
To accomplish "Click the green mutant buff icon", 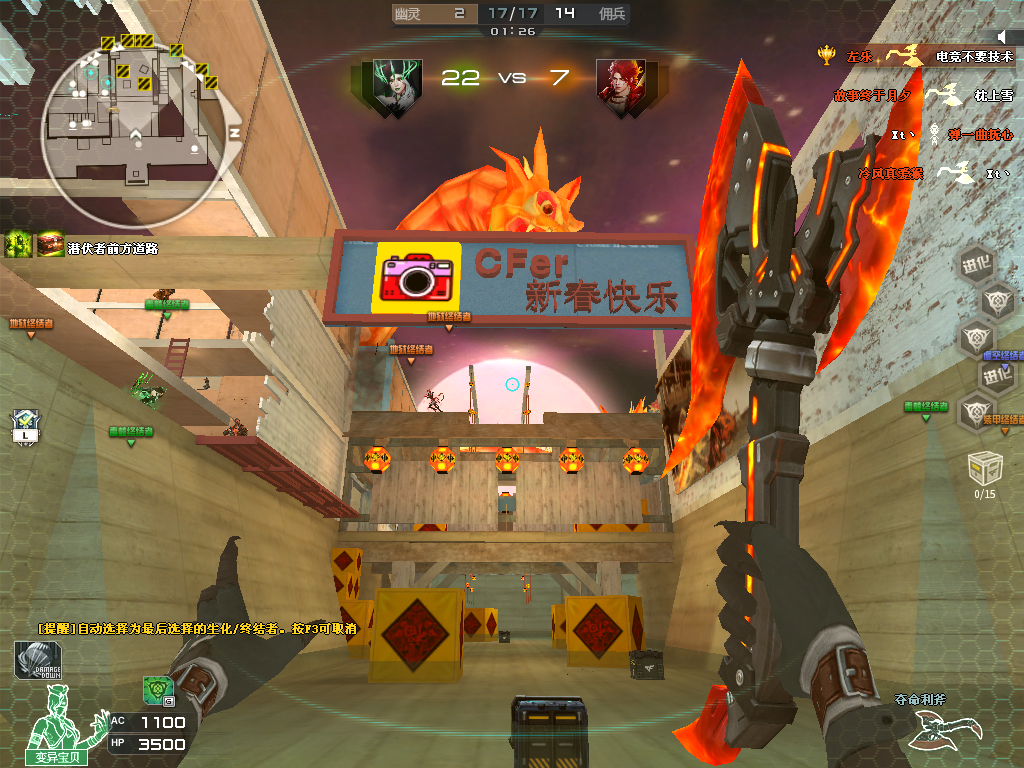I will pyautogui.click(x=19, y=244).
